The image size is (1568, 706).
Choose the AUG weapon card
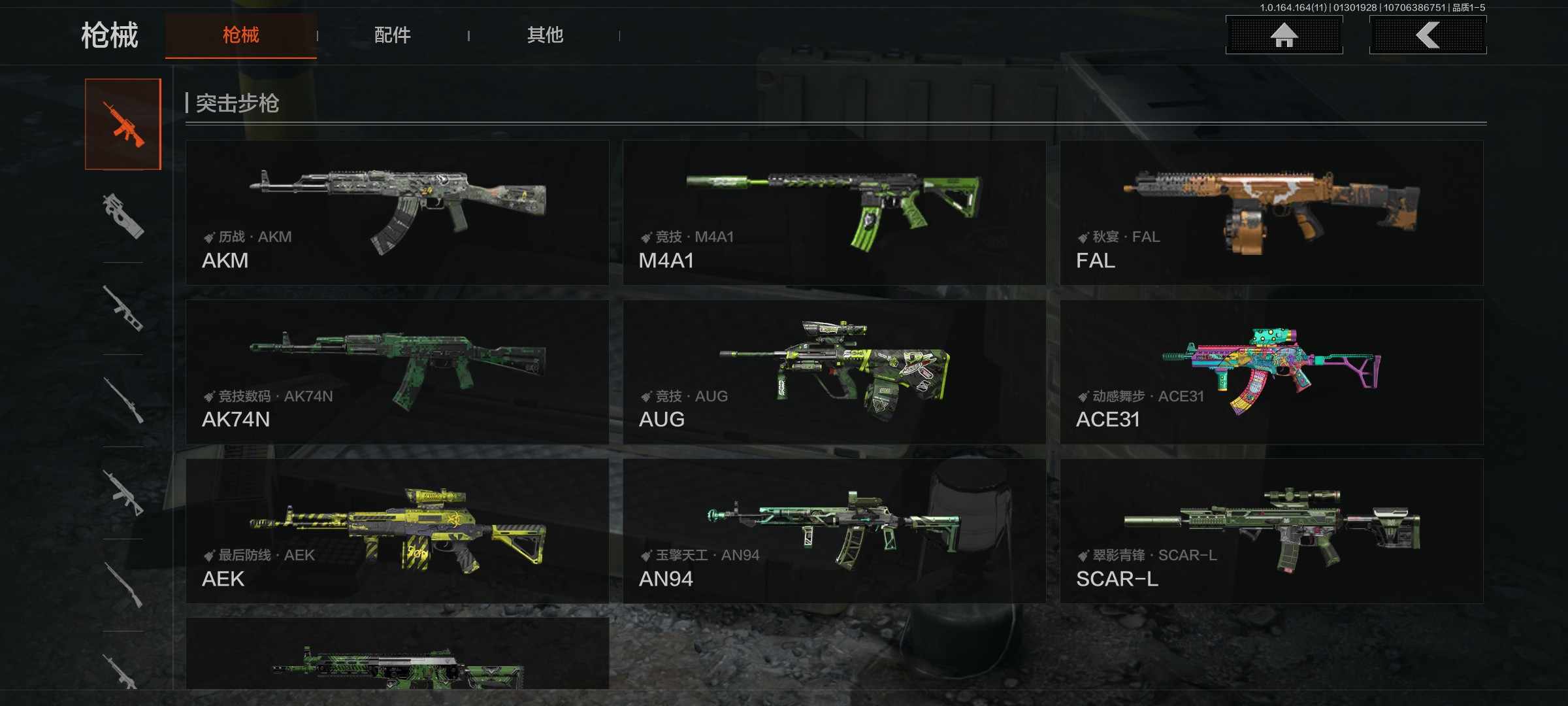[834, 372]
